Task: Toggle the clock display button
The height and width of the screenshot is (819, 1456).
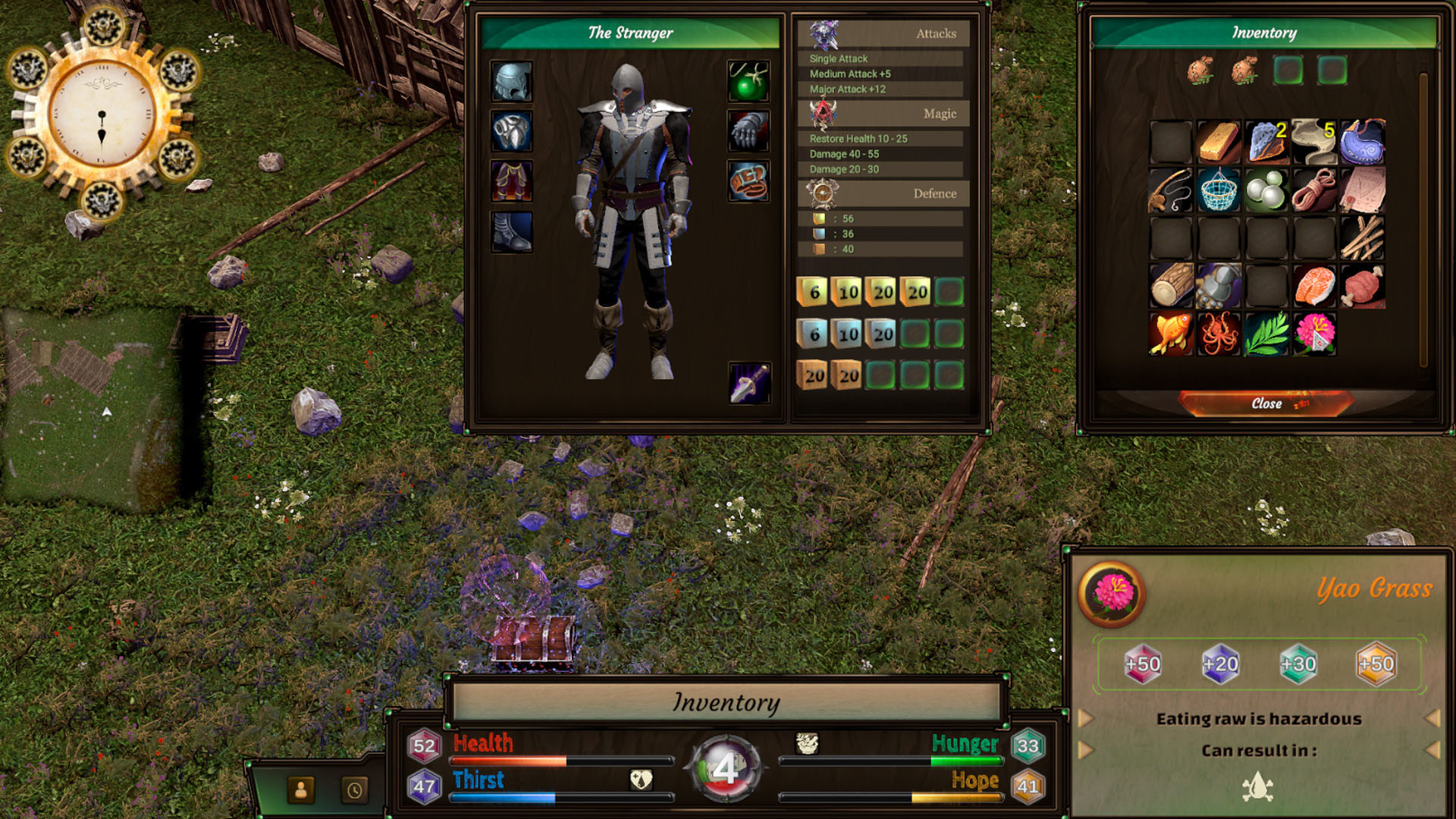Action: (x=354, y=791)
